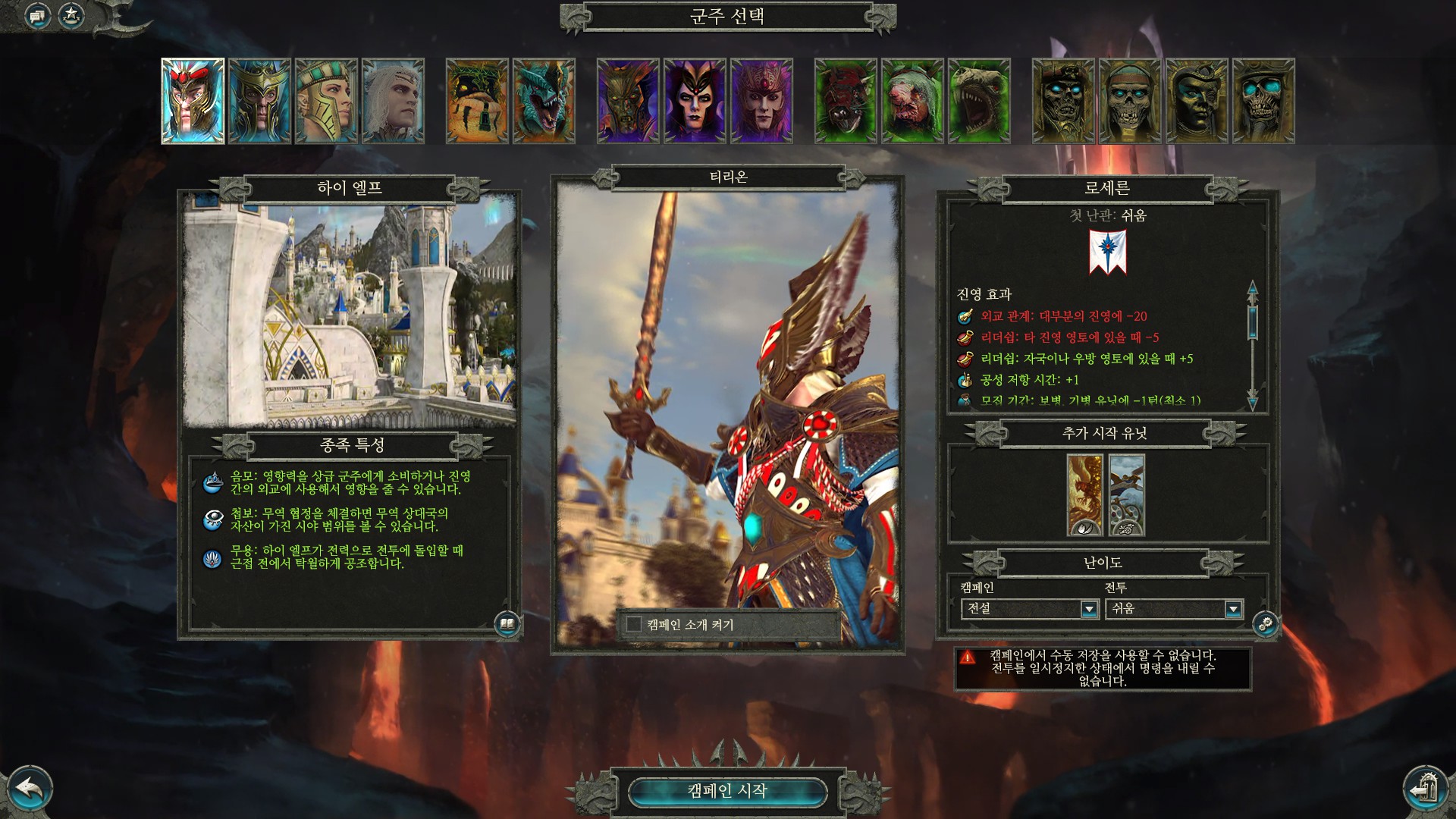Click the exit door button bottom-right
Screen dimensions: 1456x819
(x=1426, y=789)
